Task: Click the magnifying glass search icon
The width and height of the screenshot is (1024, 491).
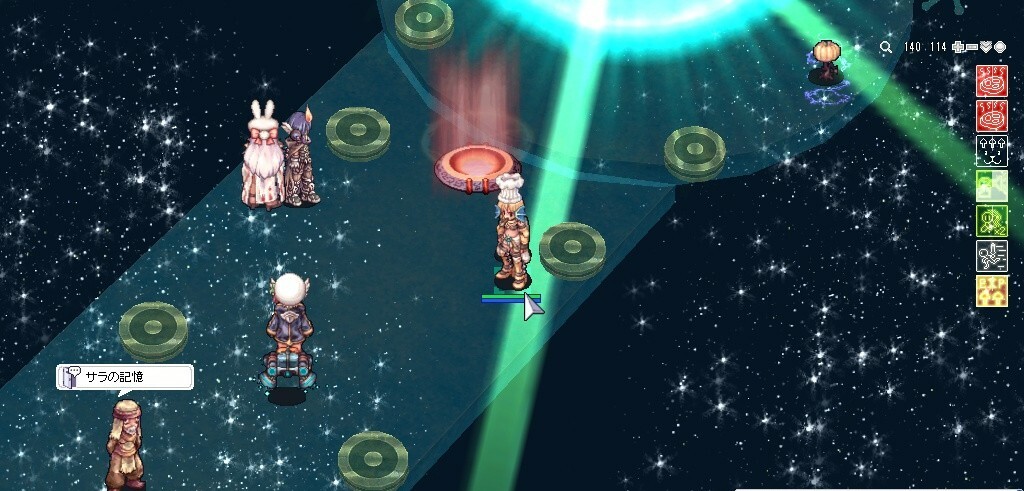Action: point(885,47)
